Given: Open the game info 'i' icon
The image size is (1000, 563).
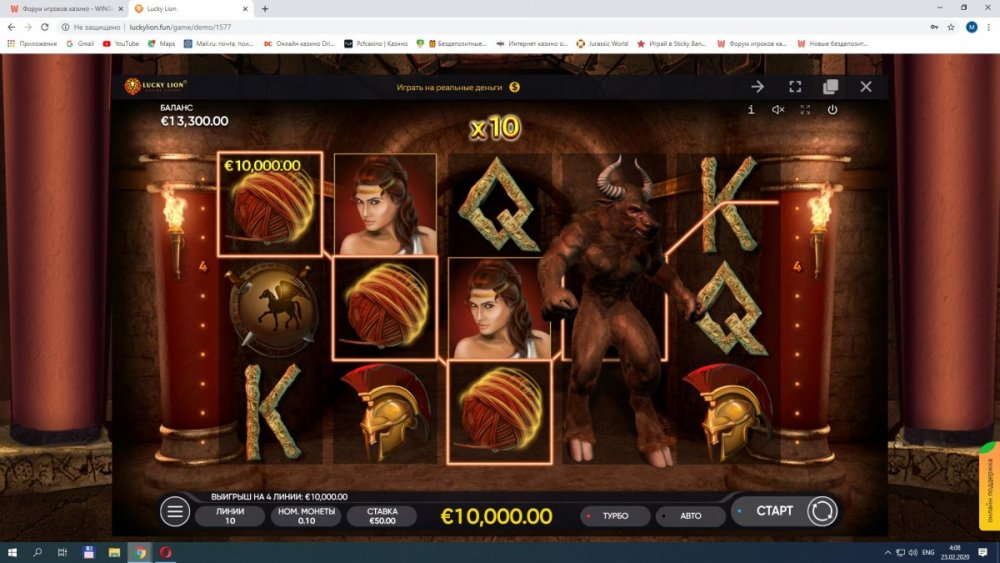Looking at the screenshot, I should pos(751,110).
